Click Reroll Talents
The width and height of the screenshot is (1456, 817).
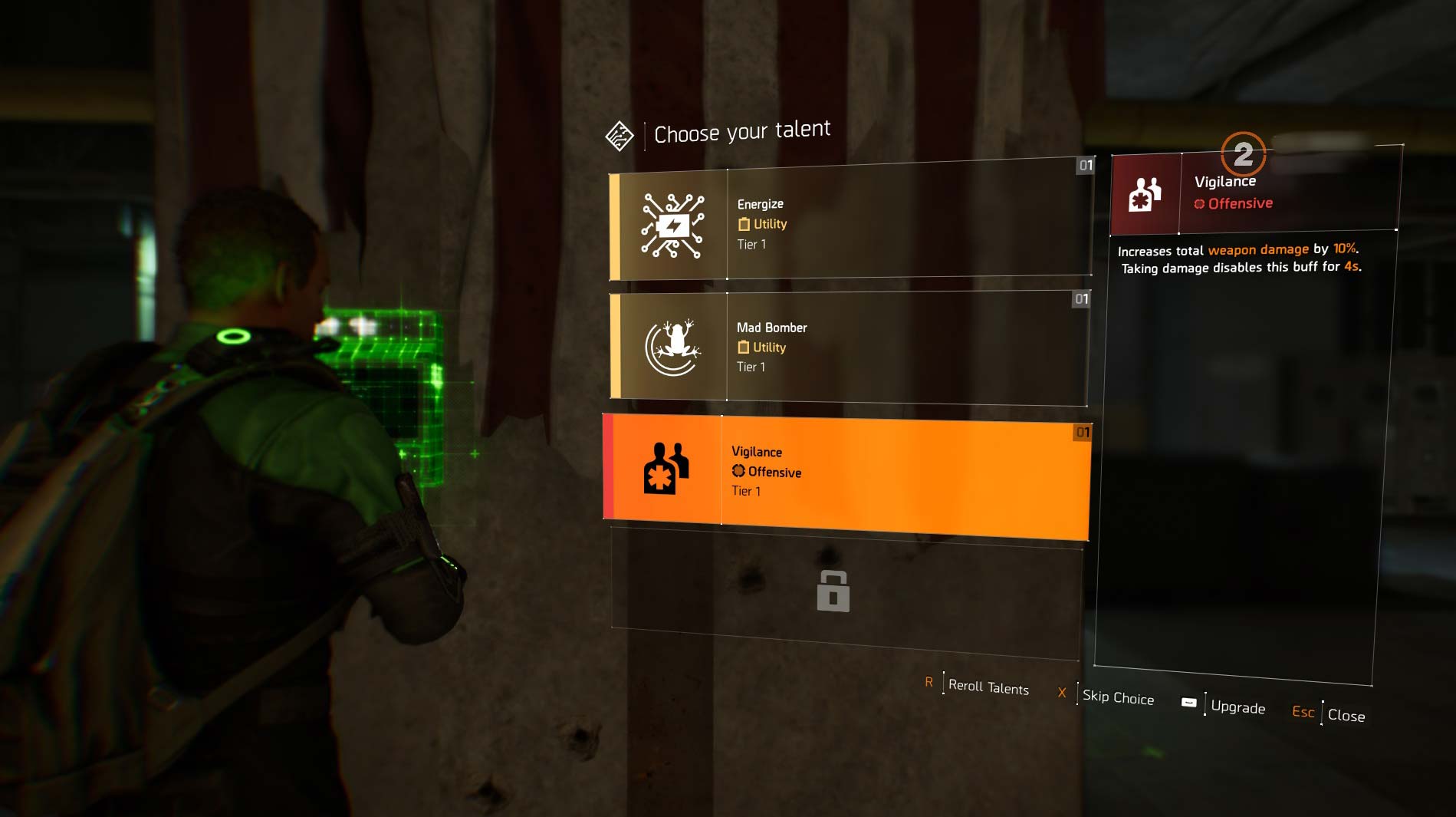pos(988,688)
